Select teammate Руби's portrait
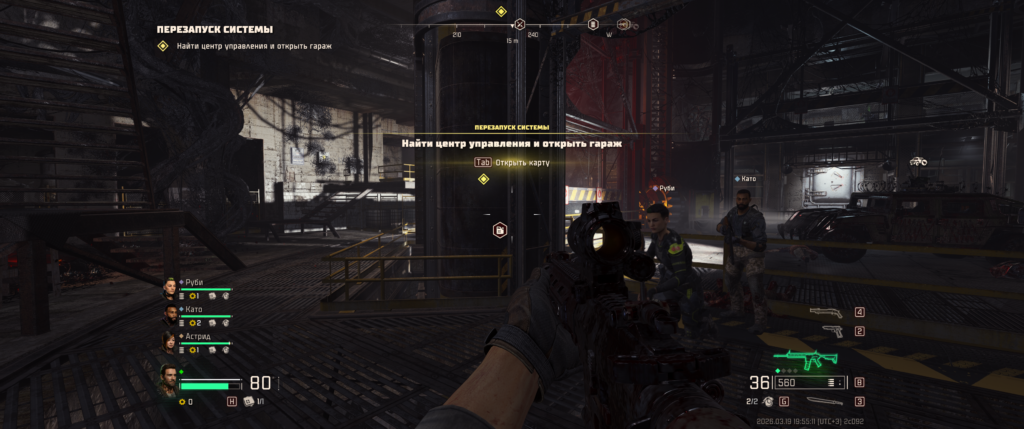This screenshot has height=429, width=1024. click(170, 289)
